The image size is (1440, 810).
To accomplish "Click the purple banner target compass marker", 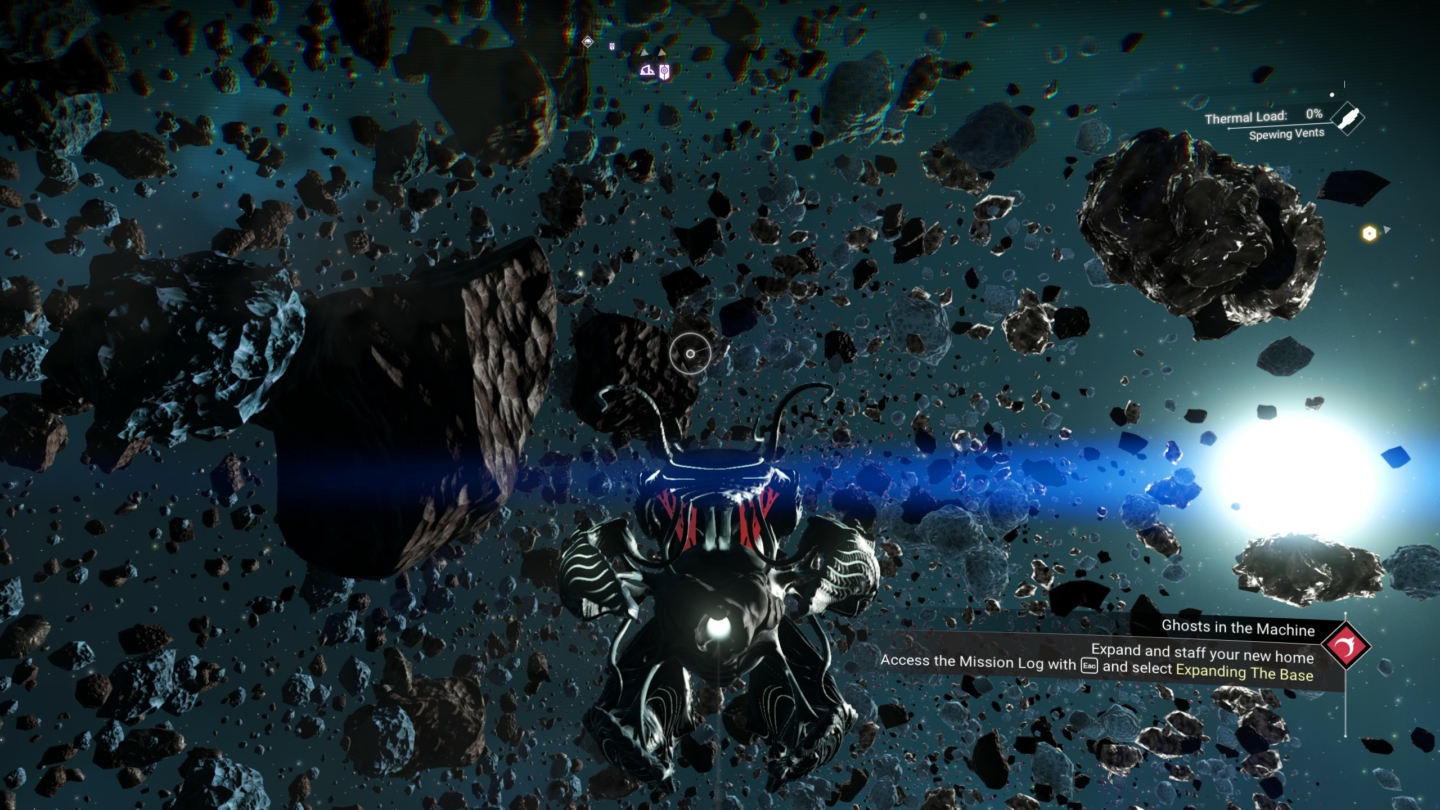I will coord(664,71).
